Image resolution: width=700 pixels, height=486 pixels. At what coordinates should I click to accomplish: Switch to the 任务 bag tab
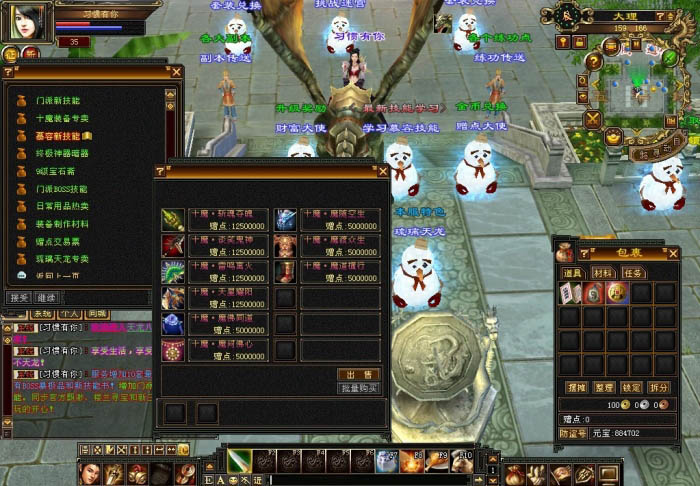633,272
